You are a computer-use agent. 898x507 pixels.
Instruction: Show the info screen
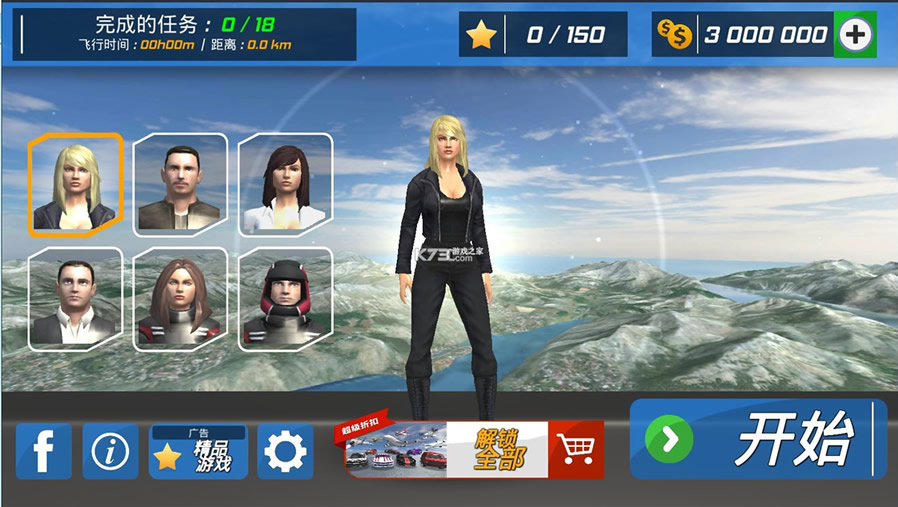tap(110, 452)
